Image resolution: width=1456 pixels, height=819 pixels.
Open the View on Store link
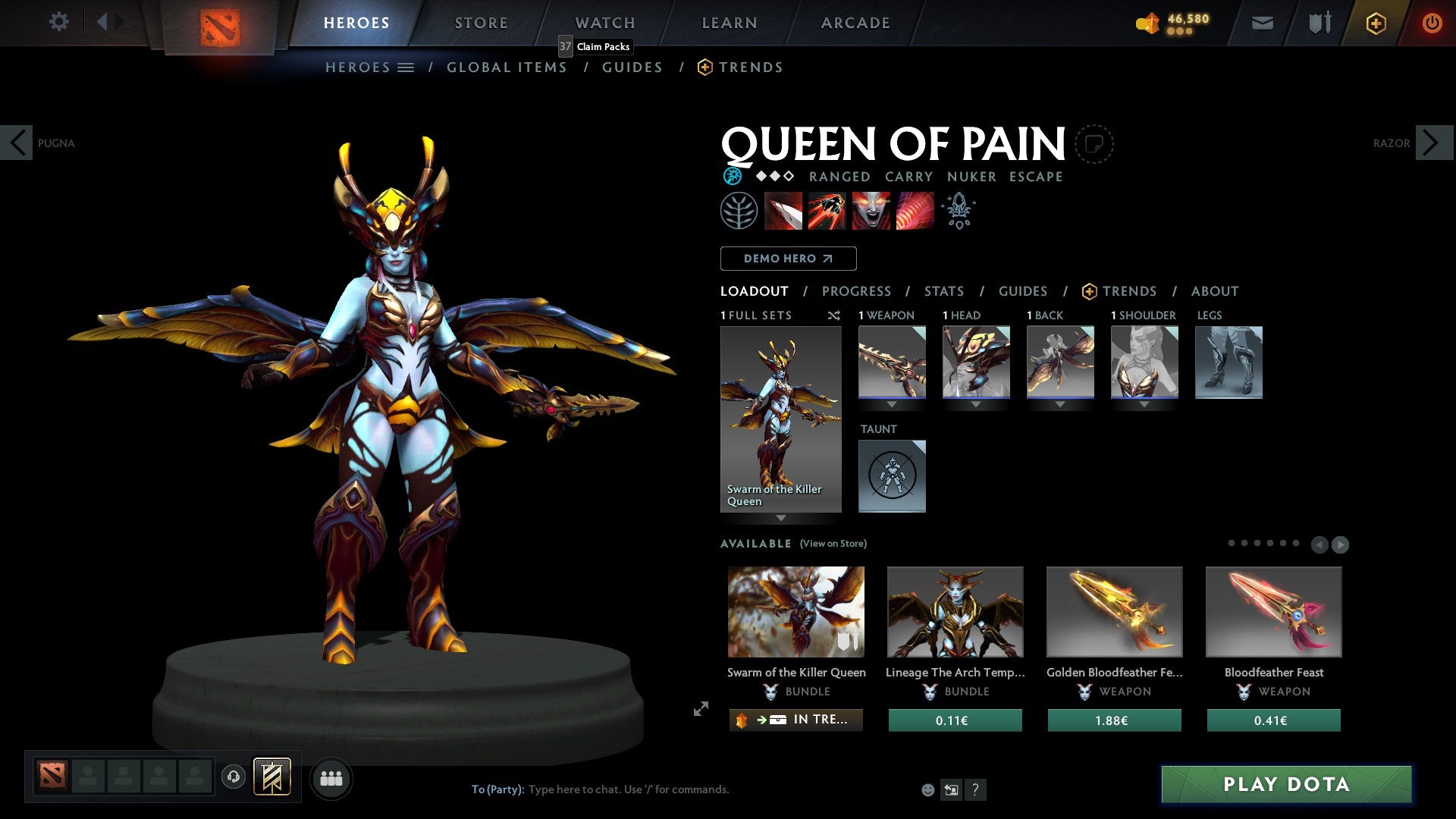pyautogui.click(x=833, y=544)
